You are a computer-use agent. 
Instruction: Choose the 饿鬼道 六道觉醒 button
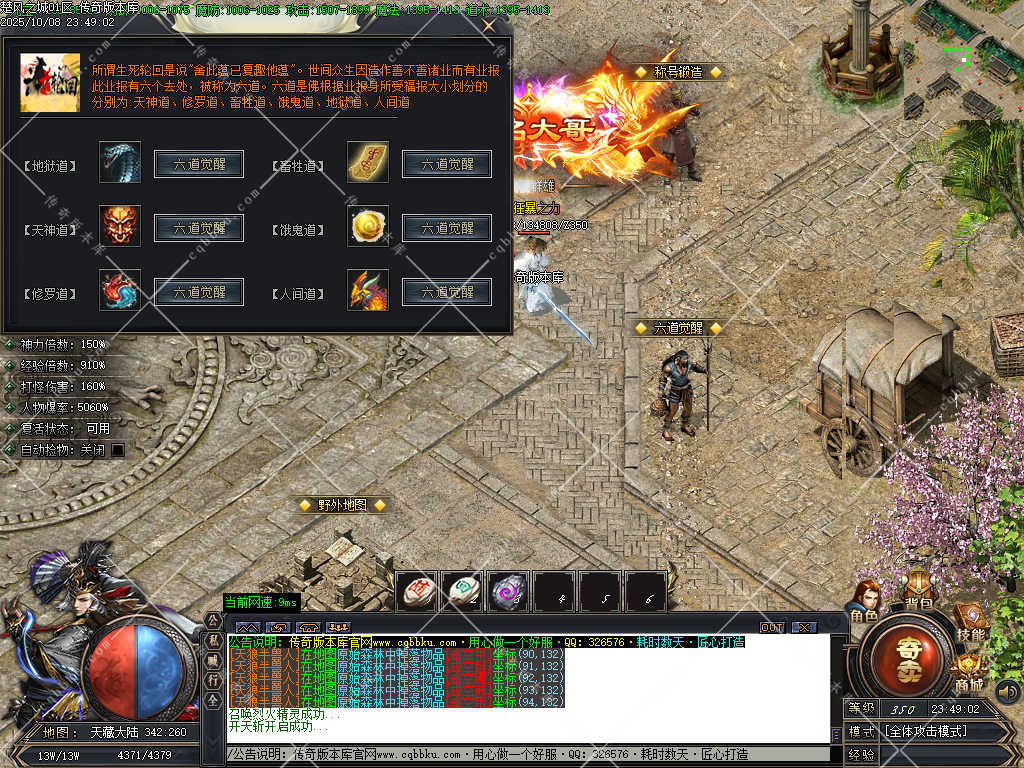click(446, 228)
